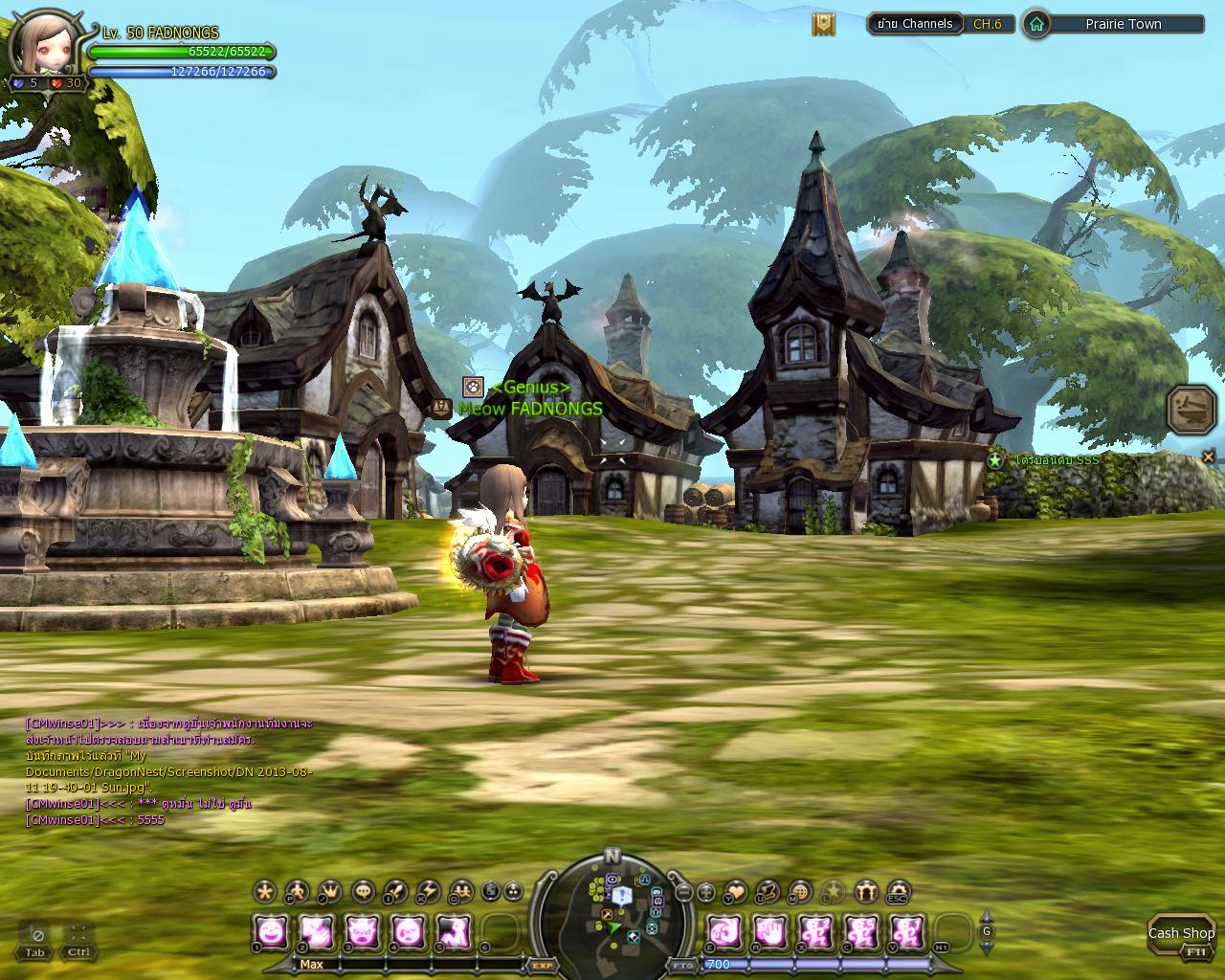Use the angry face emote slot
1225x980 pixels.
tap(363, 930)
